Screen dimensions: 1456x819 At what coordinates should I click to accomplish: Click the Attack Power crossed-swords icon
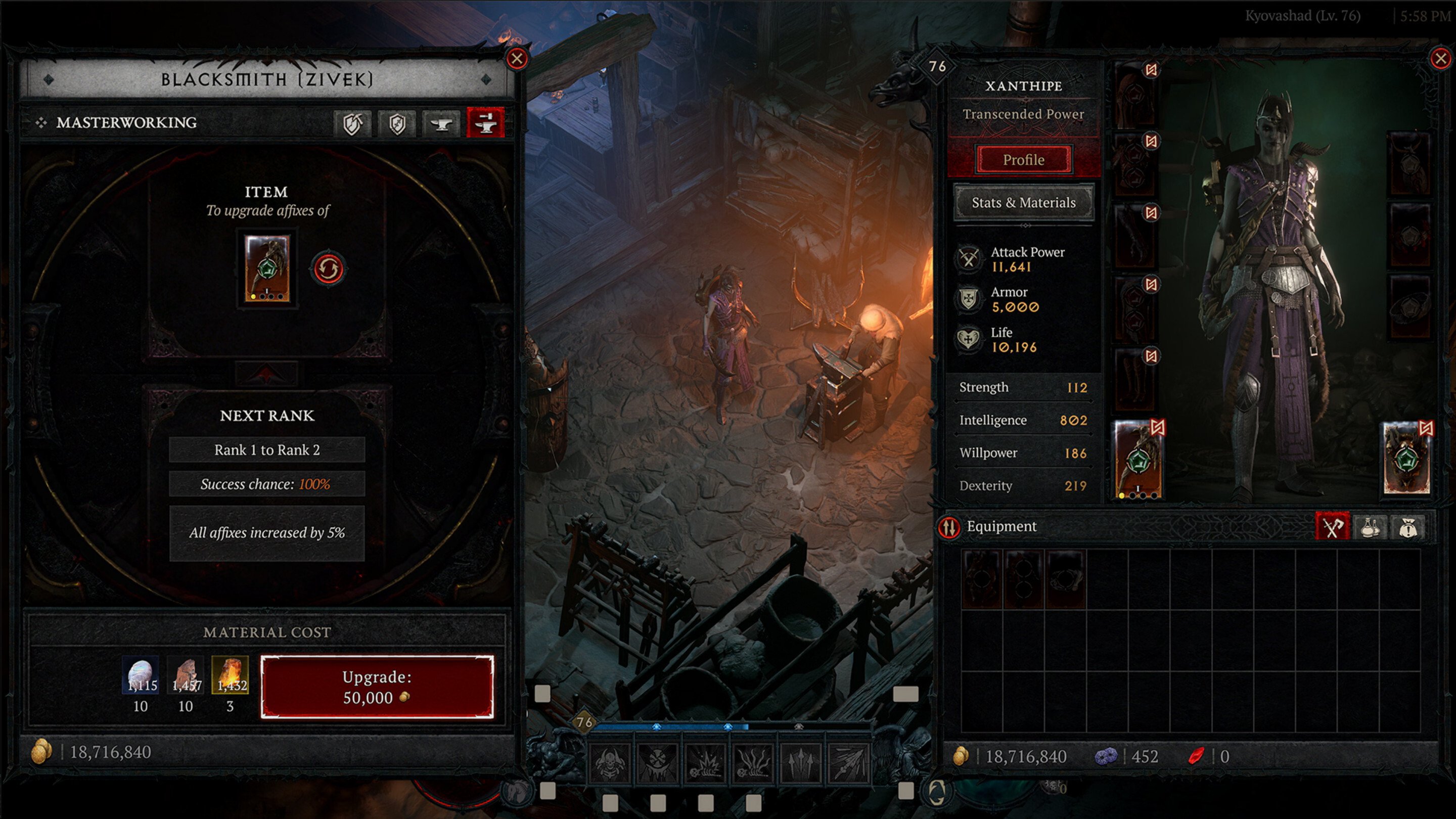pyautogui.click(x=968, y=259)
